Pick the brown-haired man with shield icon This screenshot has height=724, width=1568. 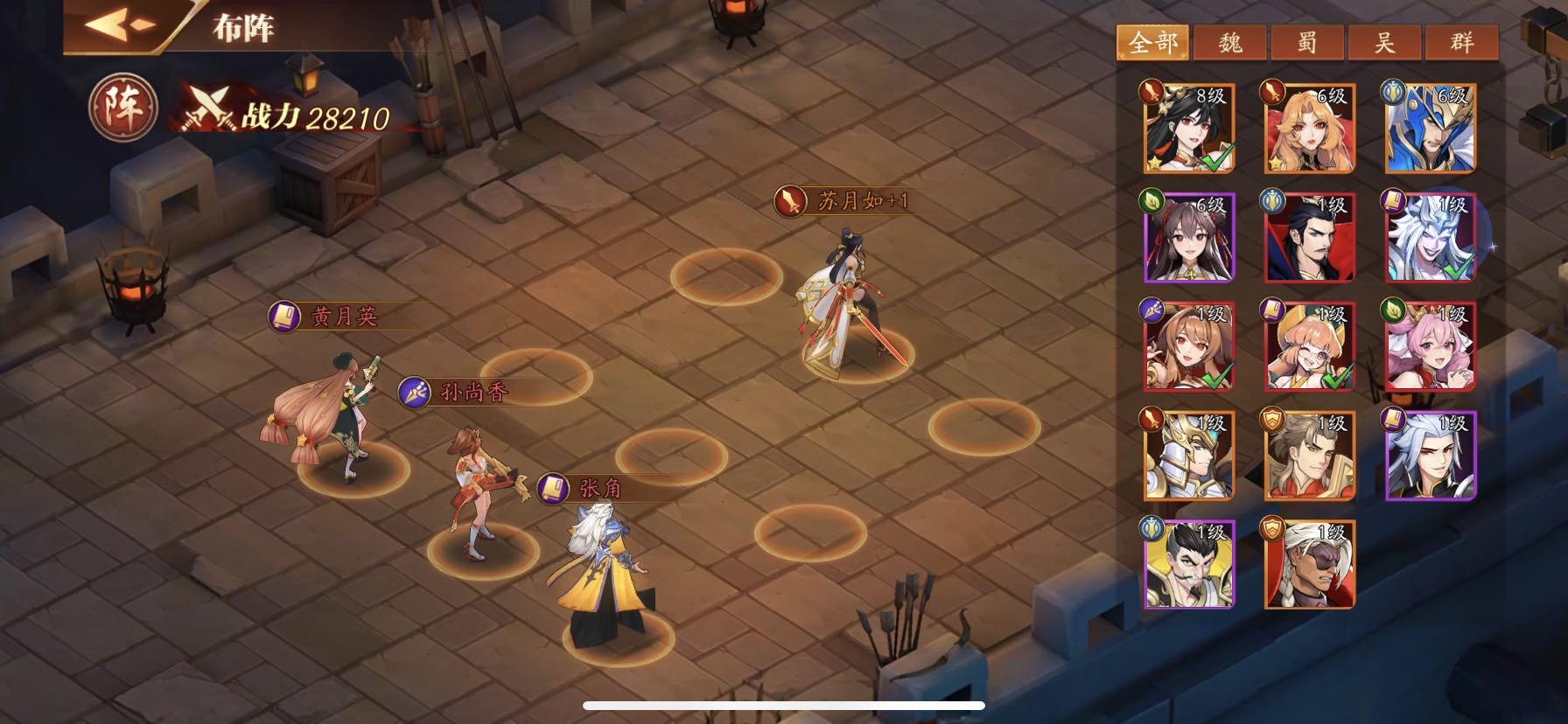point(1310,456)
